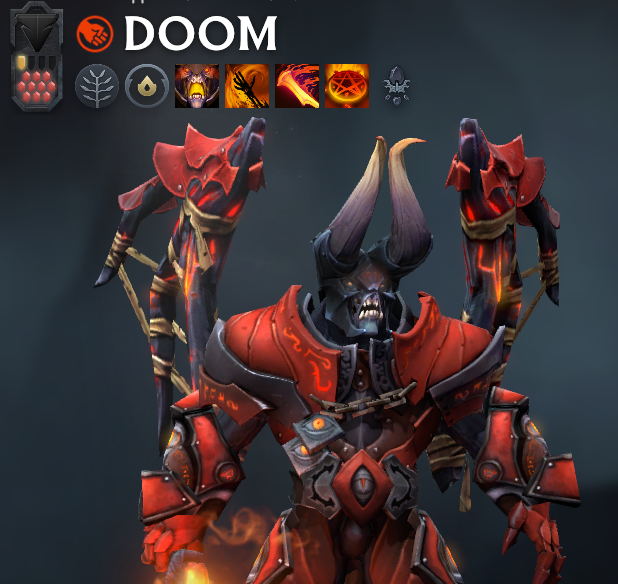Select the Infernal Blade ability icon
618x584 pixels.
pyautogui.click(x=297, y=86)
